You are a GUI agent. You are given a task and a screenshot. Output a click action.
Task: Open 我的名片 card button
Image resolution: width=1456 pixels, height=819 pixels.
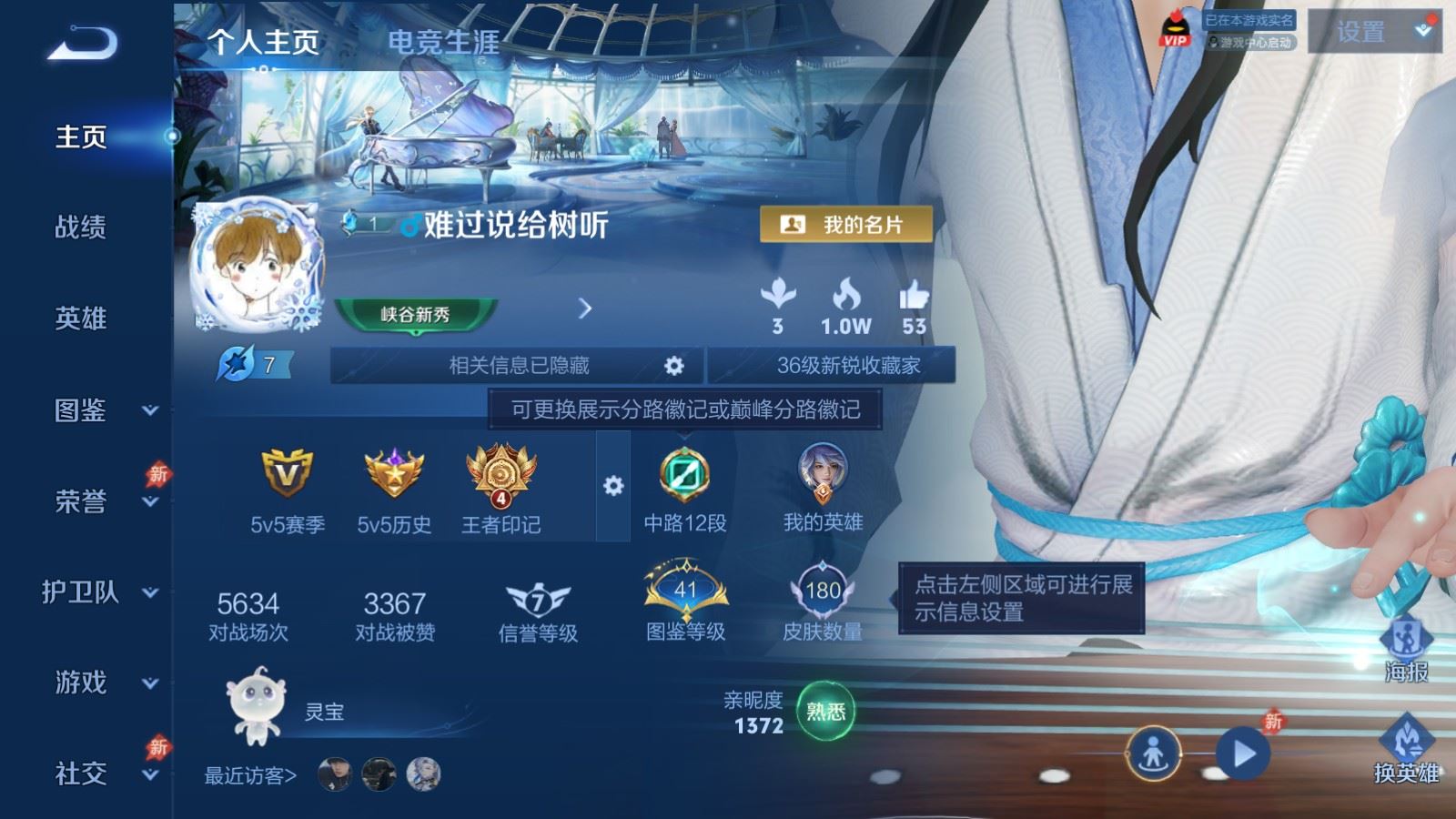click(x=846, y=225)
